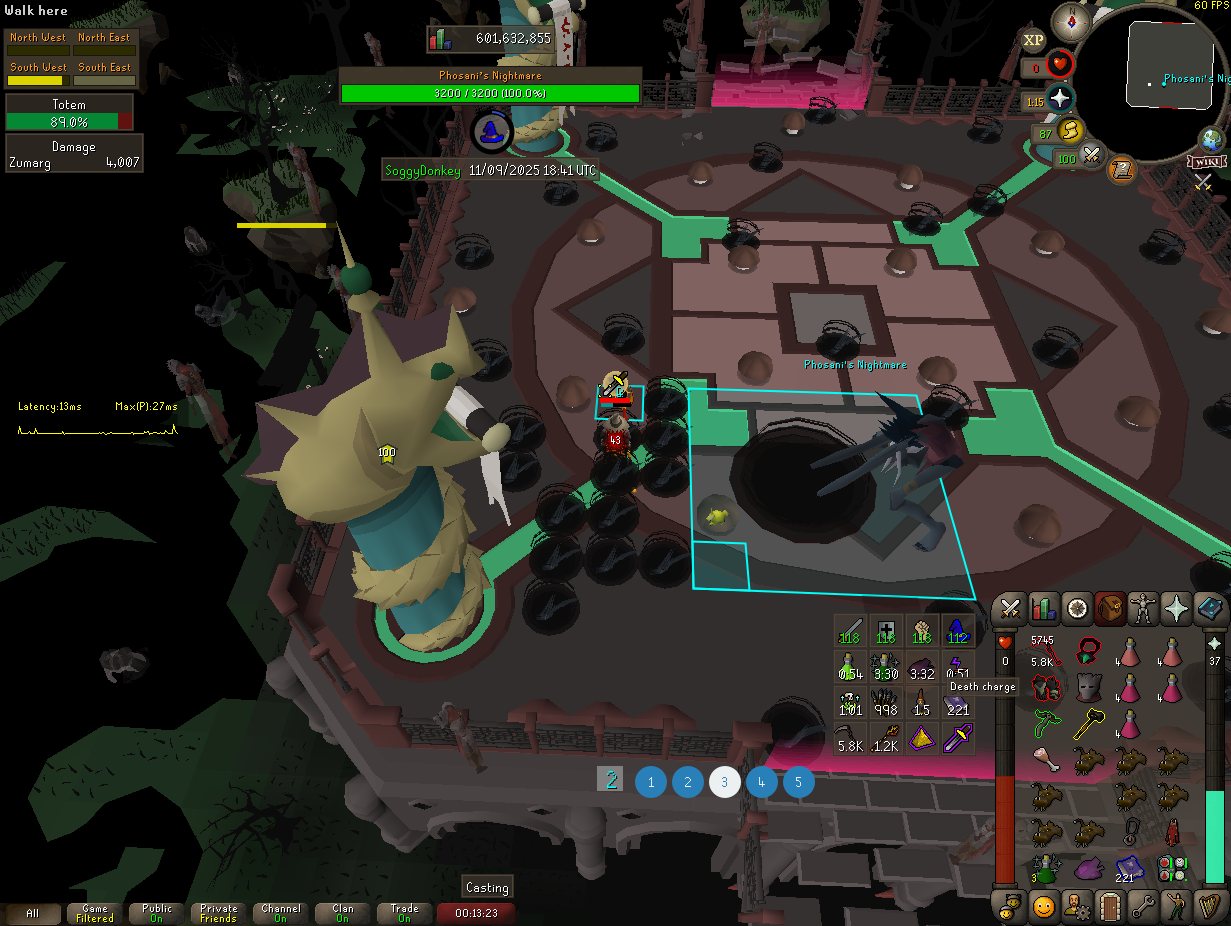Image resolution: width=1231 pixels, height=926 pixels.
Task: Open the Settings wrench tab
Action: coord(1143,907)
